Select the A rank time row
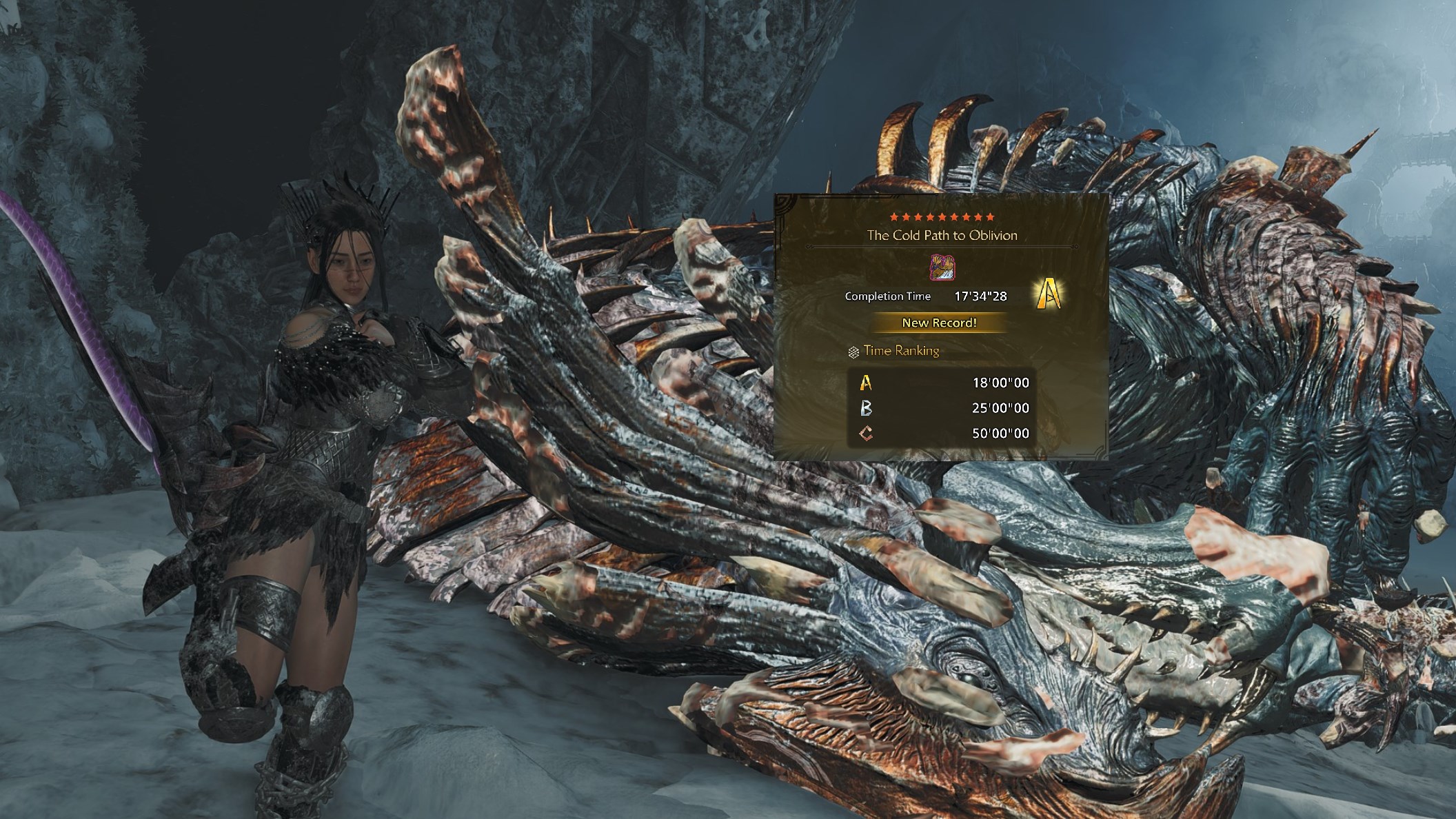The width and height of the screenshot is (1456, 819). (x=942, y=383)
